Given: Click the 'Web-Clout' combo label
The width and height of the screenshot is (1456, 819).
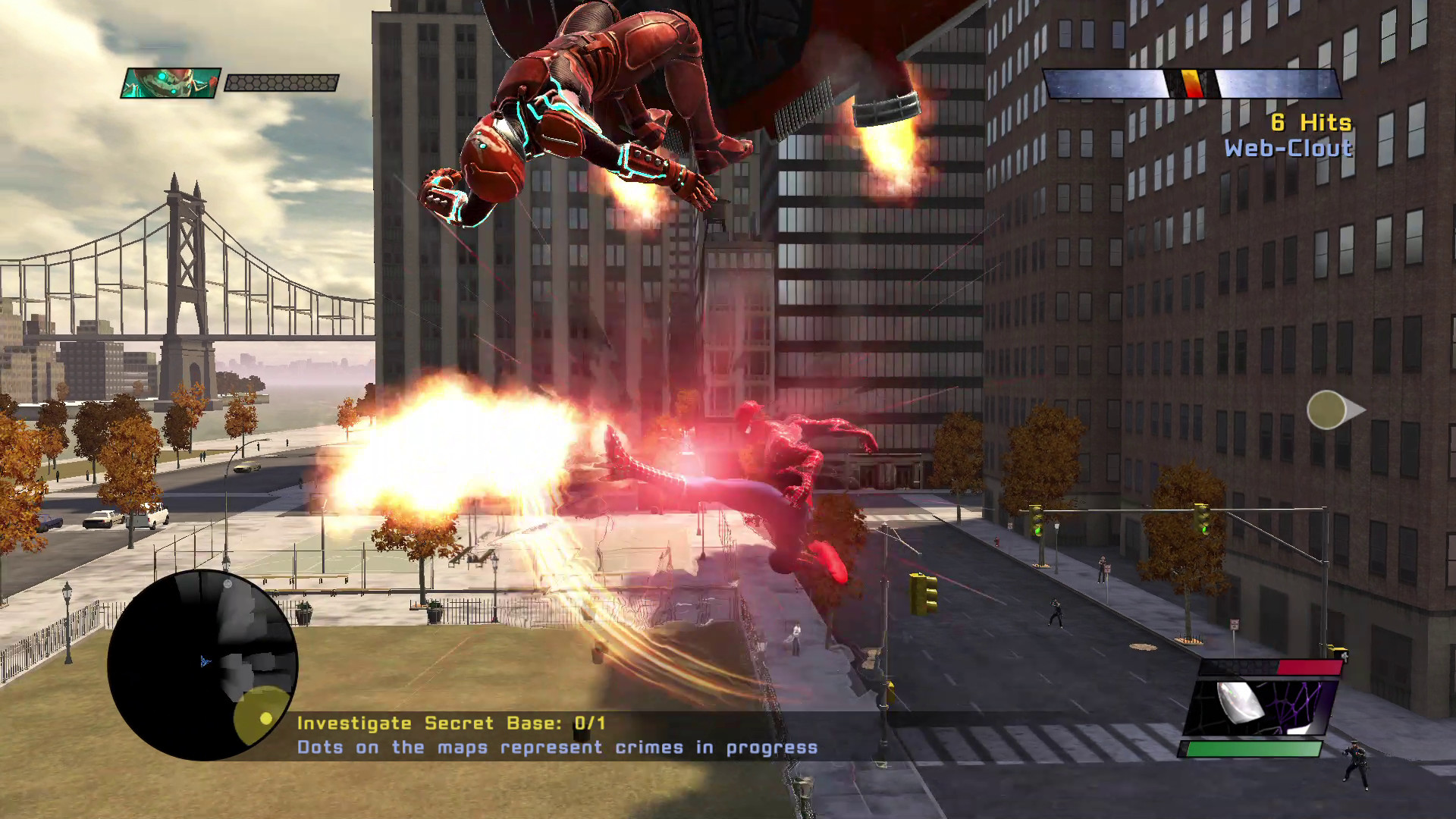Looking at the screenshot, I should pyautogui.click(x=1290, y=149).
